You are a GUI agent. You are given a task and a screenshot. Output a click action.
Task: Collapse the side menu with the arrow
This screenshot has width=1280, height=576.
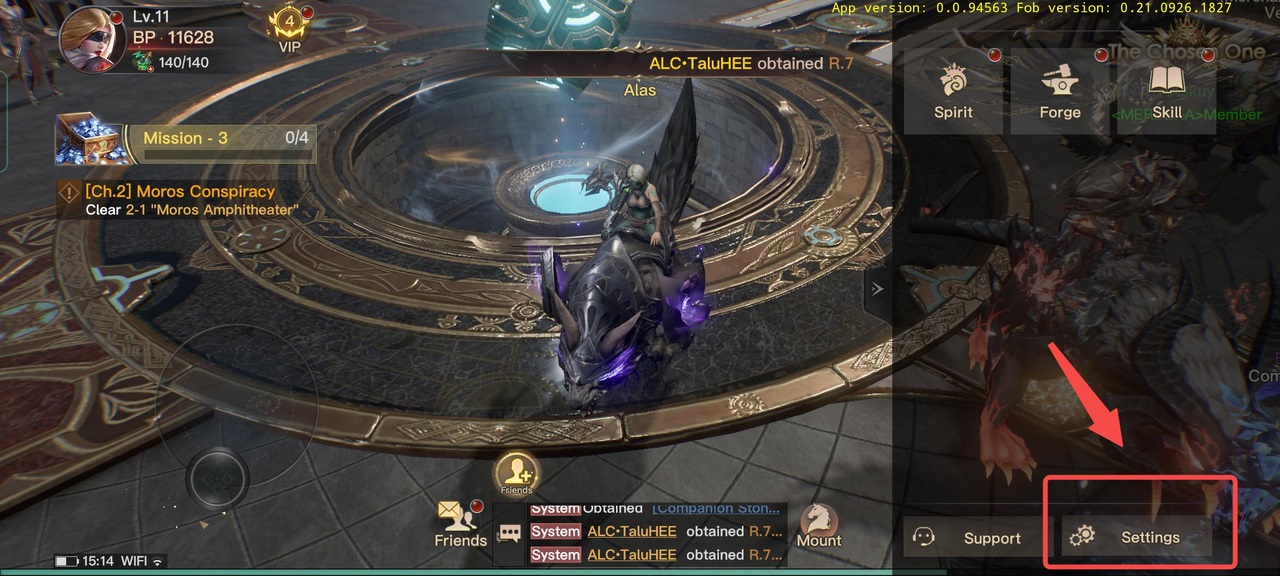(877, 289)
